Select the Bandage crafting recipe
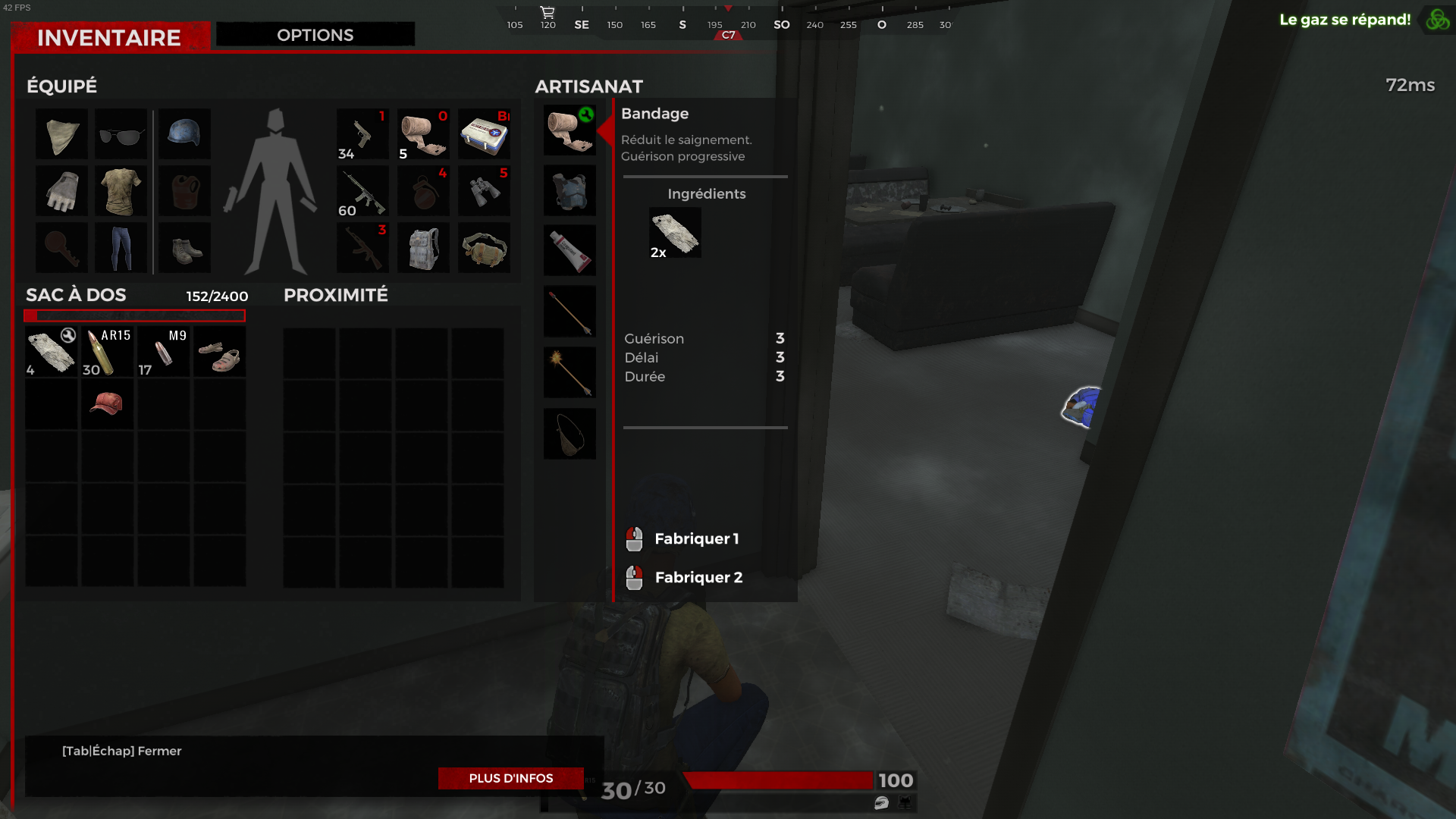This screenshot has height=819, width=1456. point(570,130)
